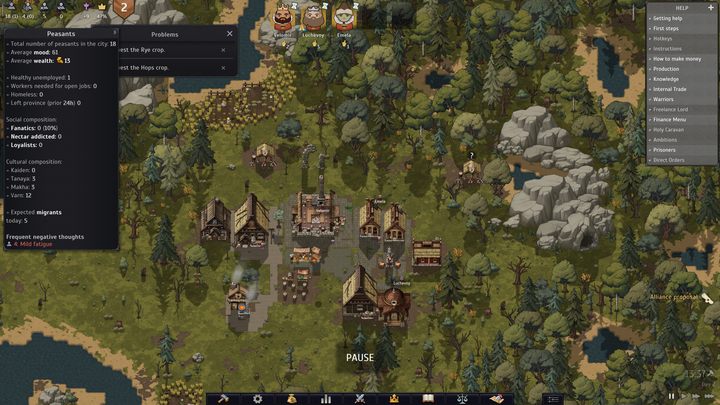Viewport: 720px width, 405px height.
Task: Close the Problems panel
Action: coord(229,33)
